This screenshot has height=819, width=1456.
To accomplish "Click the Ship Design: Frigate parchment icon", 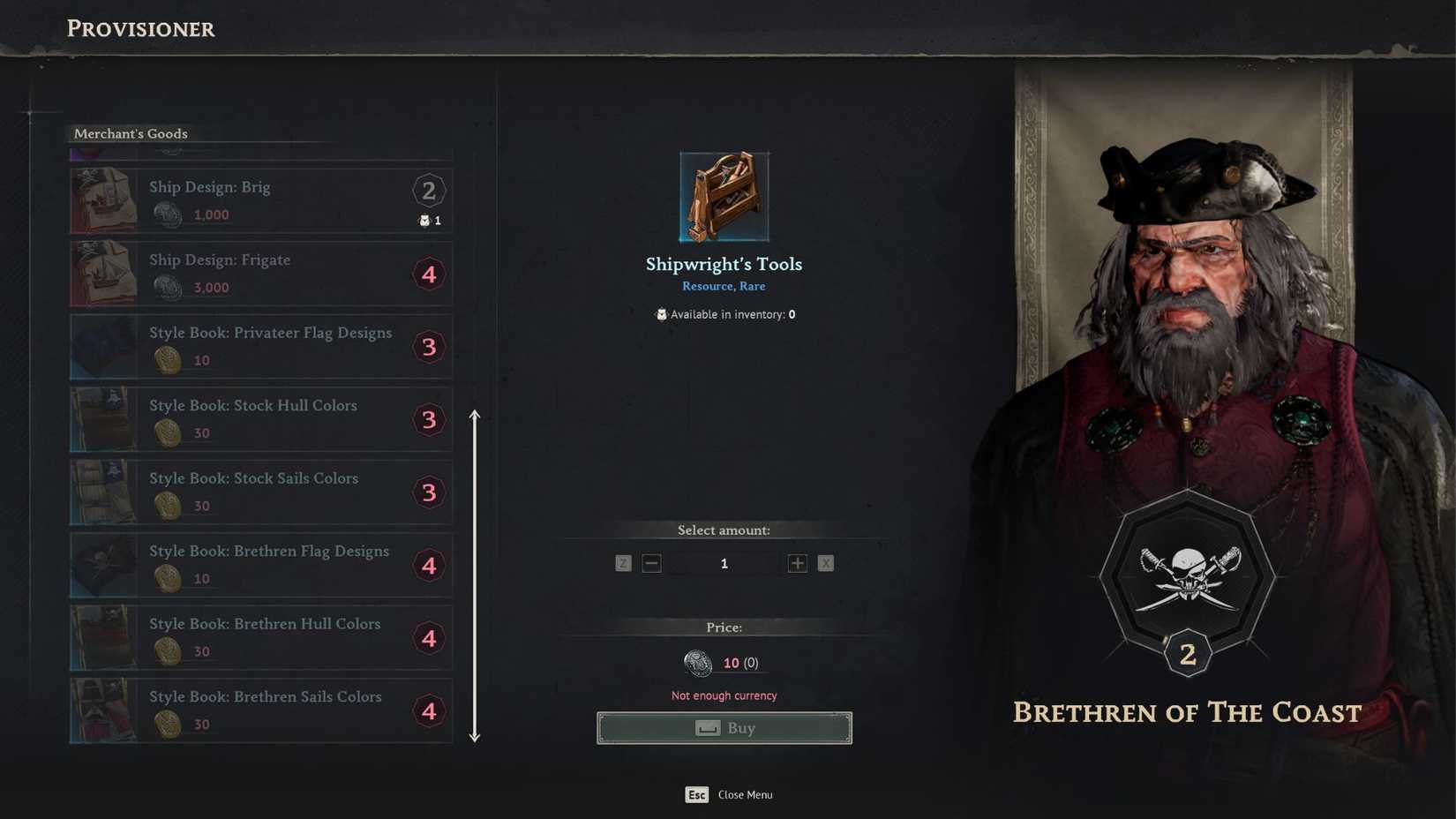I will click(103, 274).
